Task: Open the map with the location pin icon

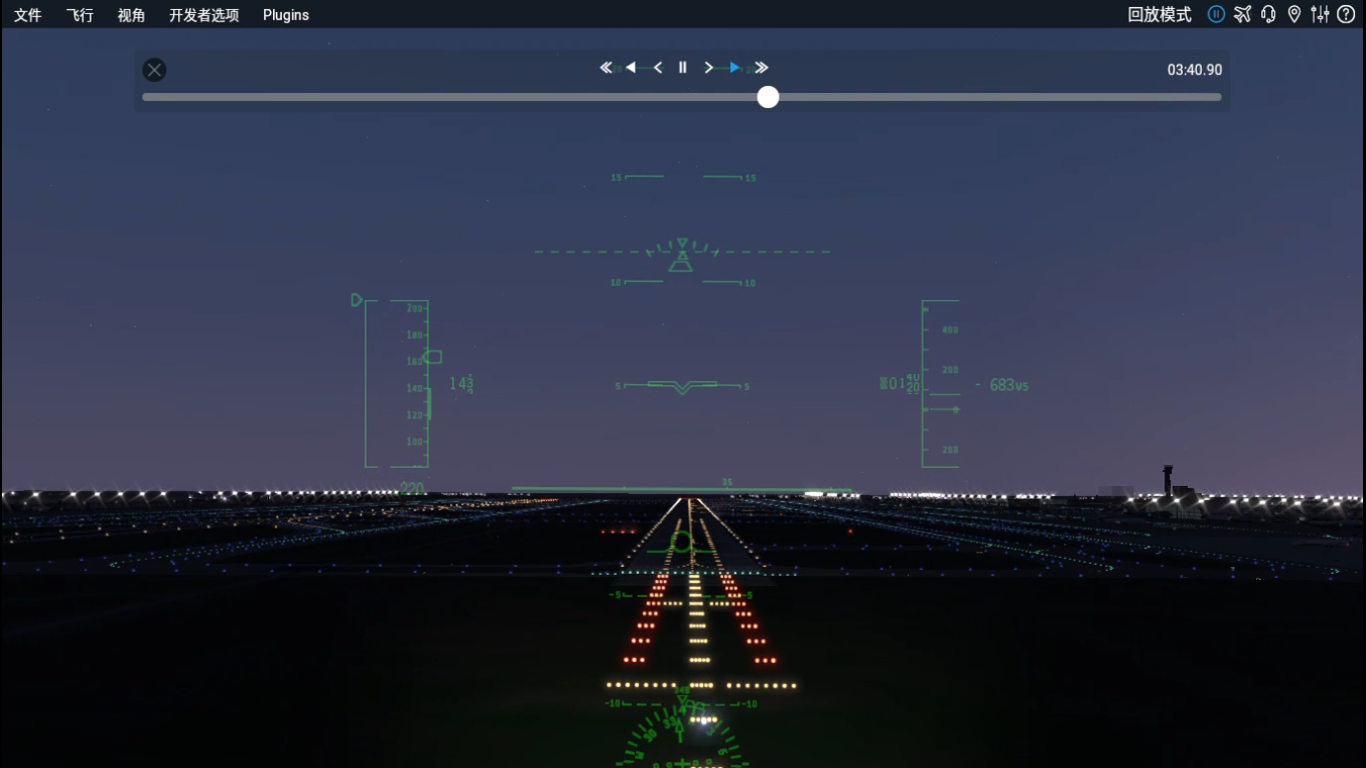Action: point(1294,14)
